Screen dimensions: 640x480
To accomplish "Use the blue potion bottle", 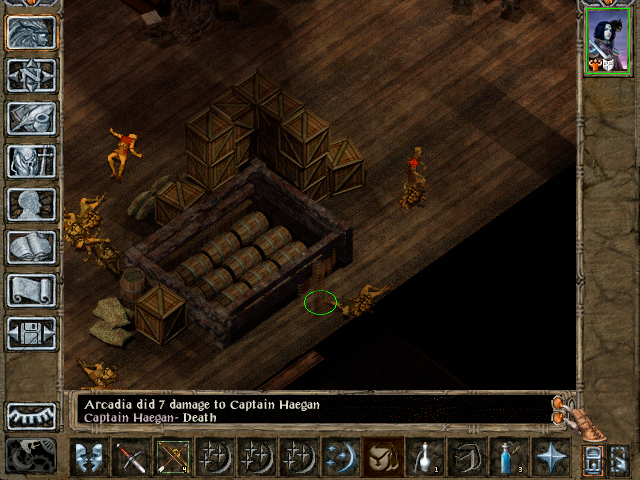I will click(x=509, y=458).
